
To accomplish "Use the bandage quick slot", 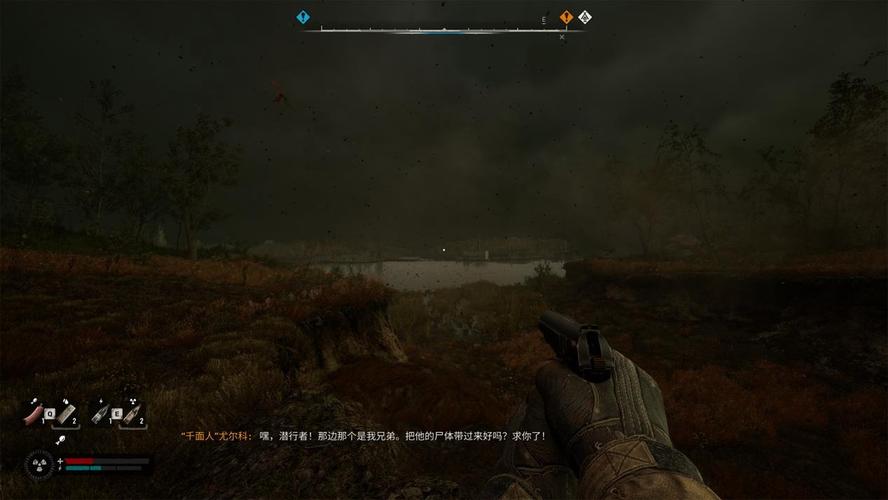I will coord(64,412).
